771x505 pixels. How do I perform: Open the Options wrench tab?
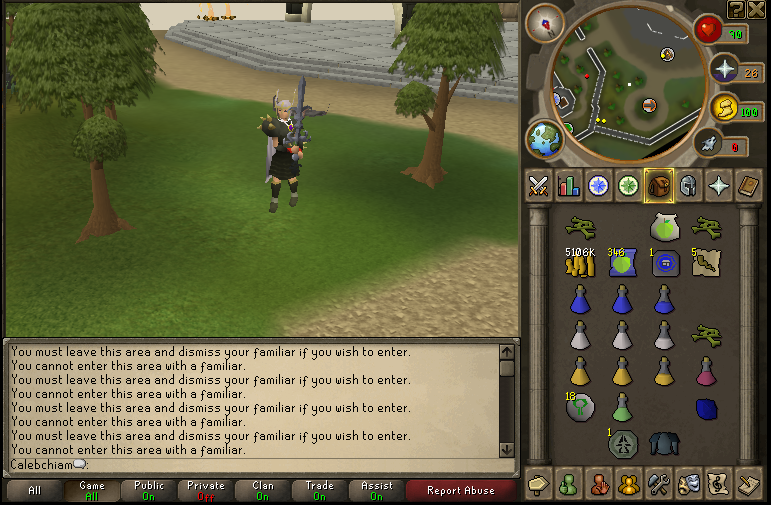657,484
